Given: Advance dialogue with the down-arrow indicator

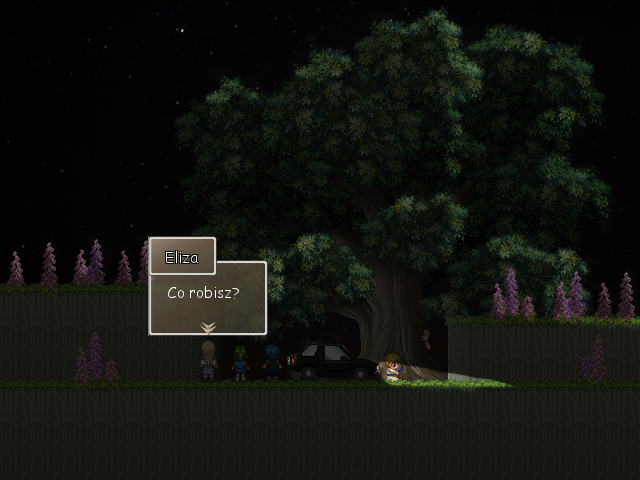Looking at the screenshot, I should (208, 326).
